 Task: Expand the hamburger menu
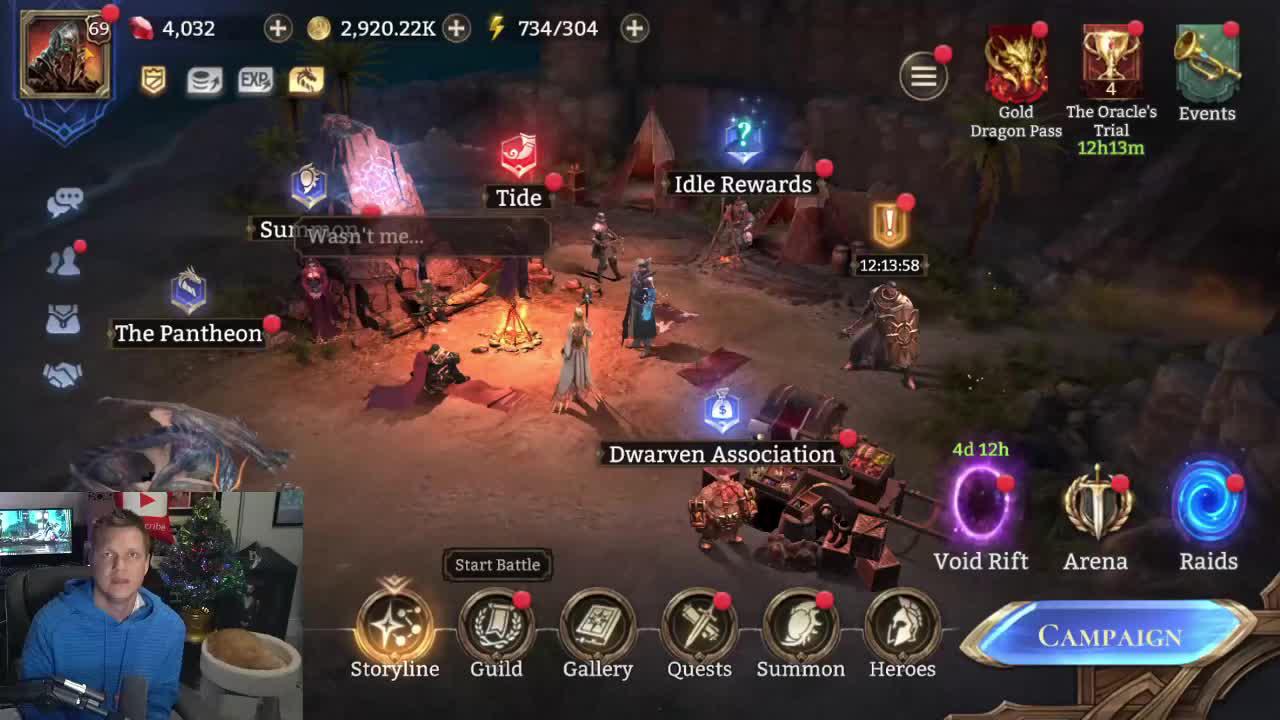pos(923,76)
